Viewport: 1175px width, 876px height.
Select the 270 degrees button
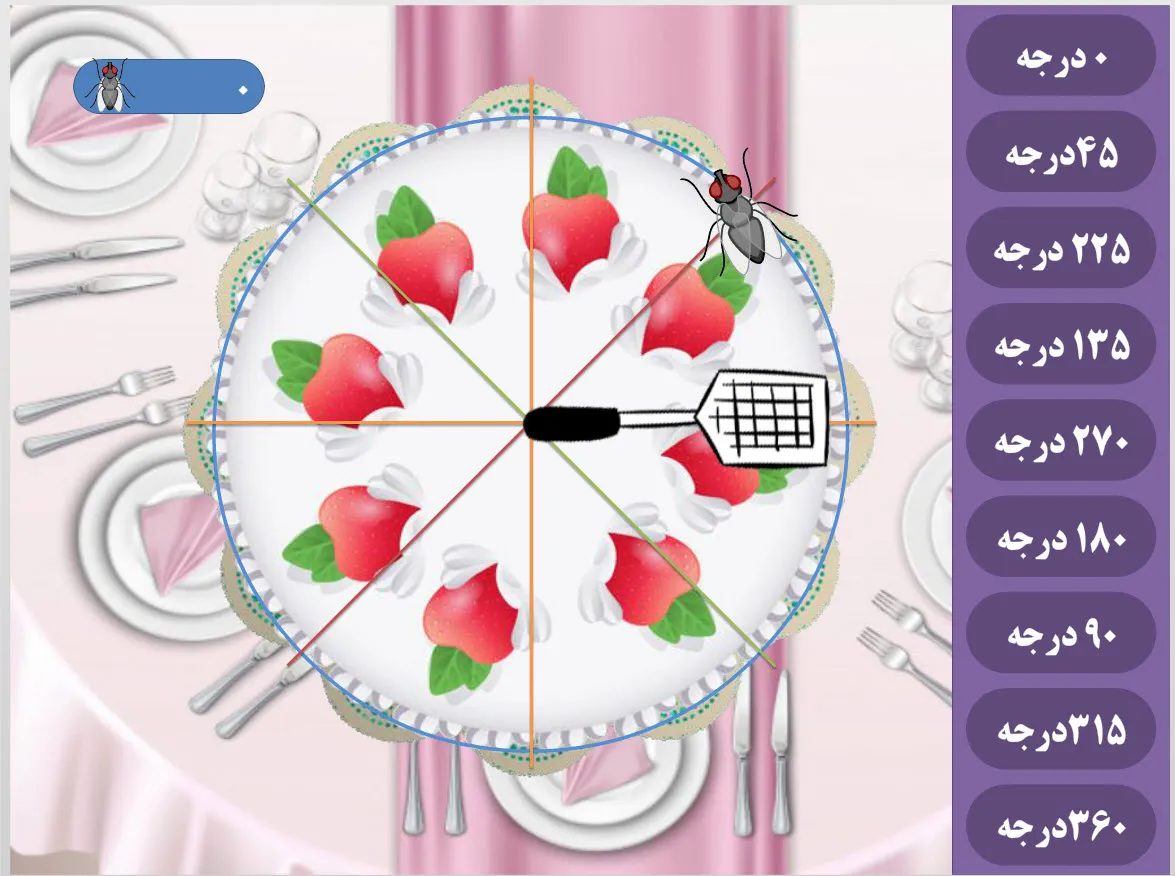coord(1061,441)
